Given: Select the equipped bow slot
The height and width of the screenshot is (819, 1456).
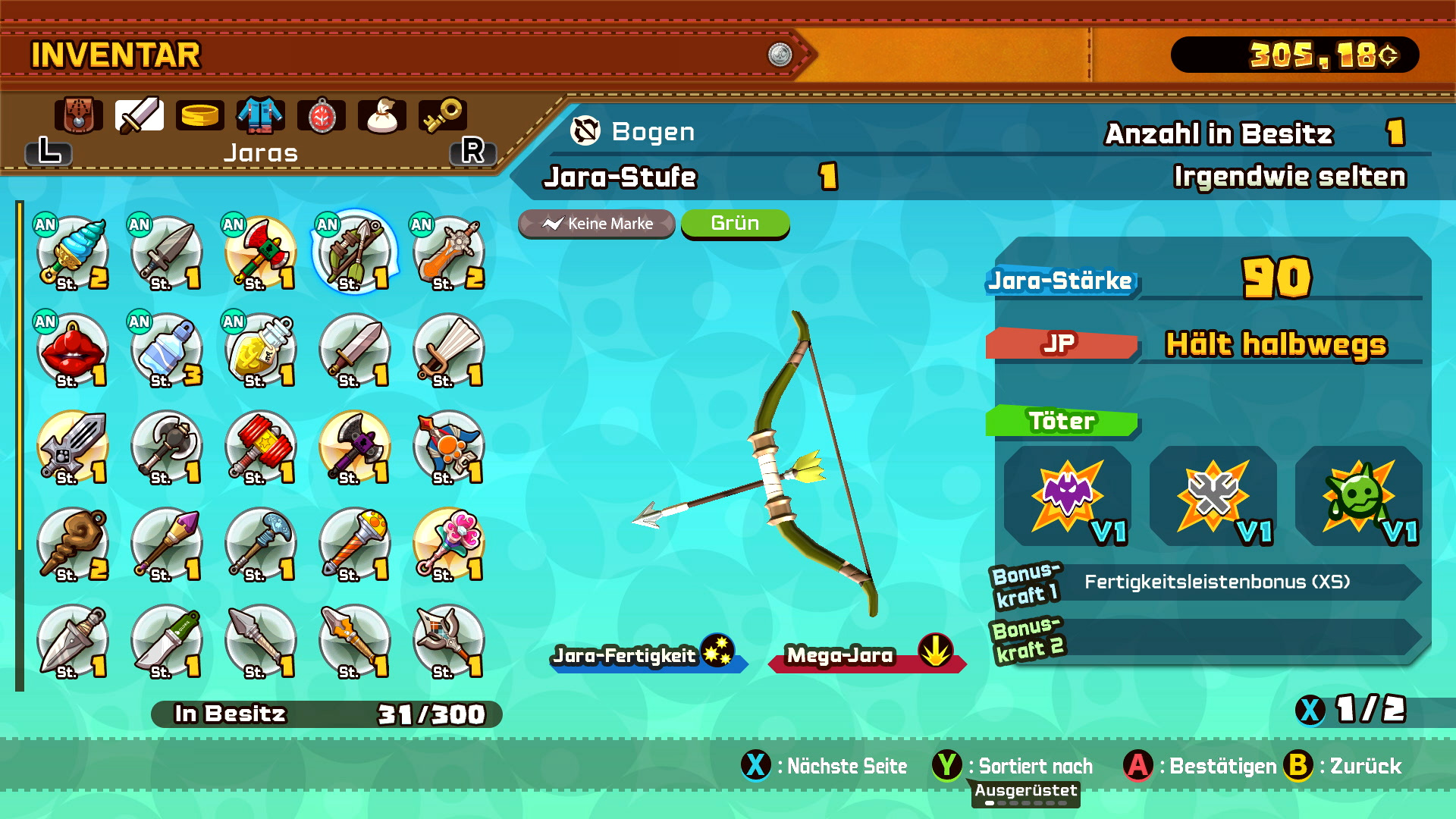Looking at the screenshot, I should tap(353, 254).
